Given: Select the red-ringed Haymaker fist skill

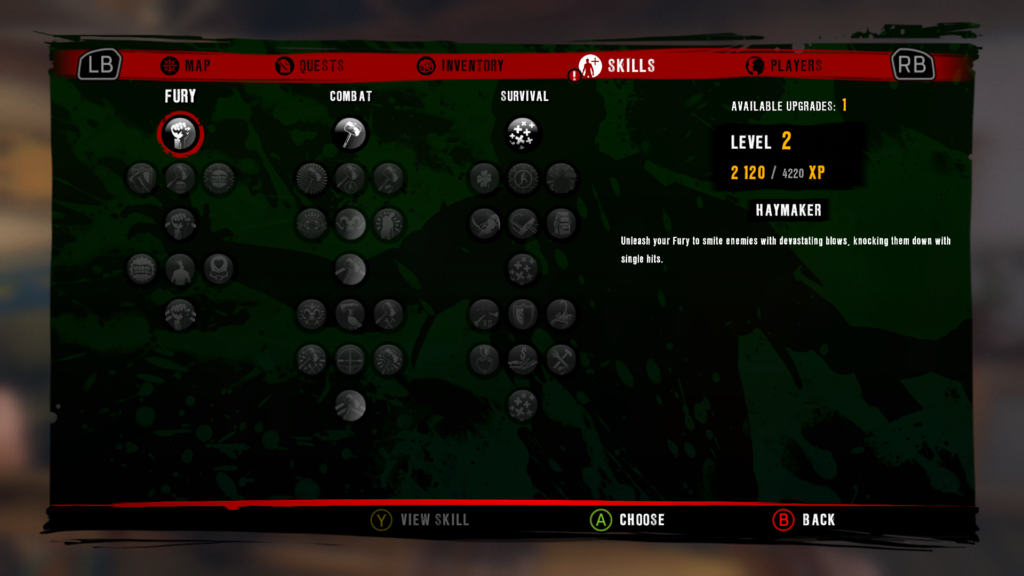Looking at the screenshot, I should [x=180, y=133].
